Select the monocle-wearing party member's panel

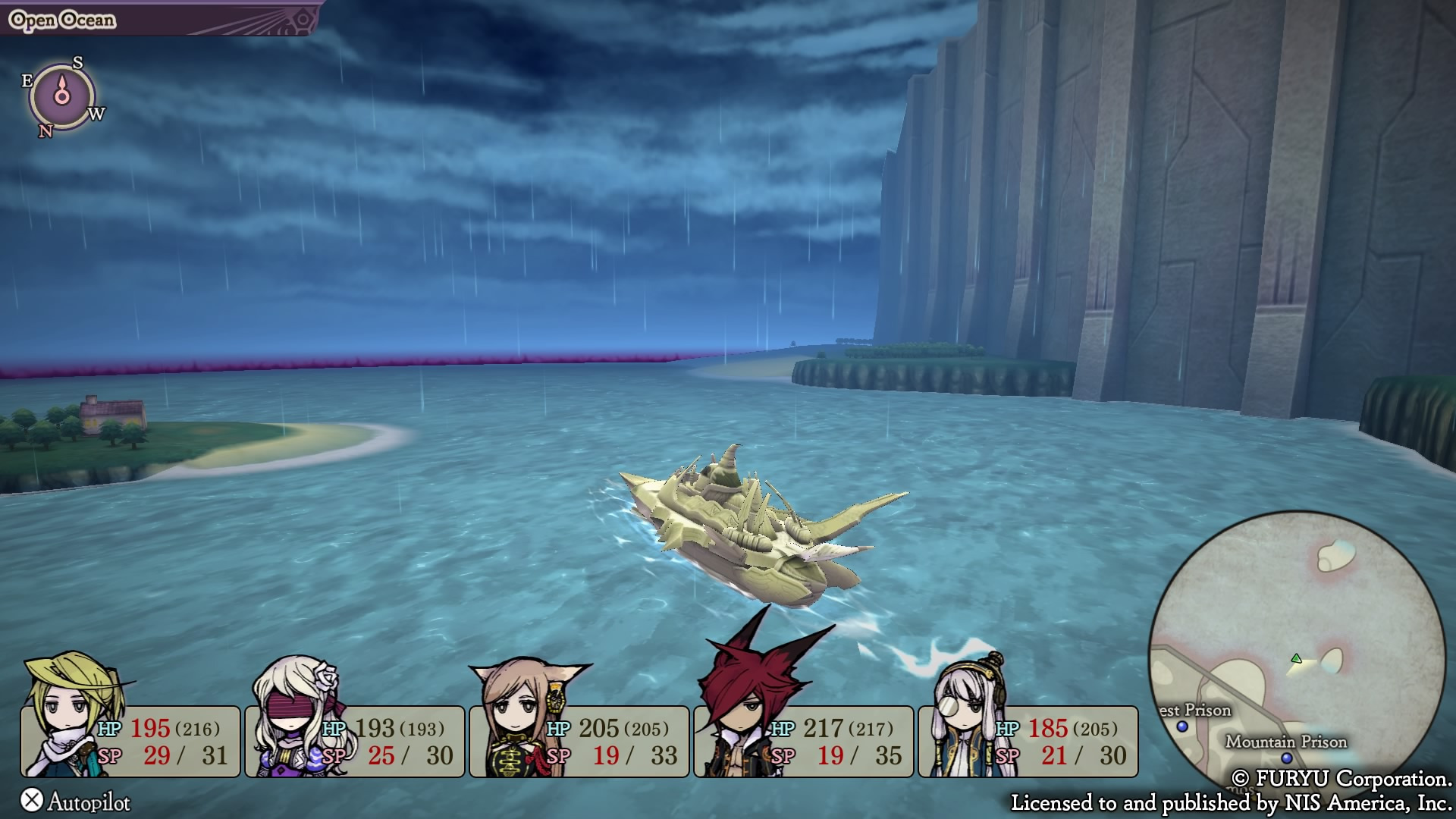coord(1028,741)
